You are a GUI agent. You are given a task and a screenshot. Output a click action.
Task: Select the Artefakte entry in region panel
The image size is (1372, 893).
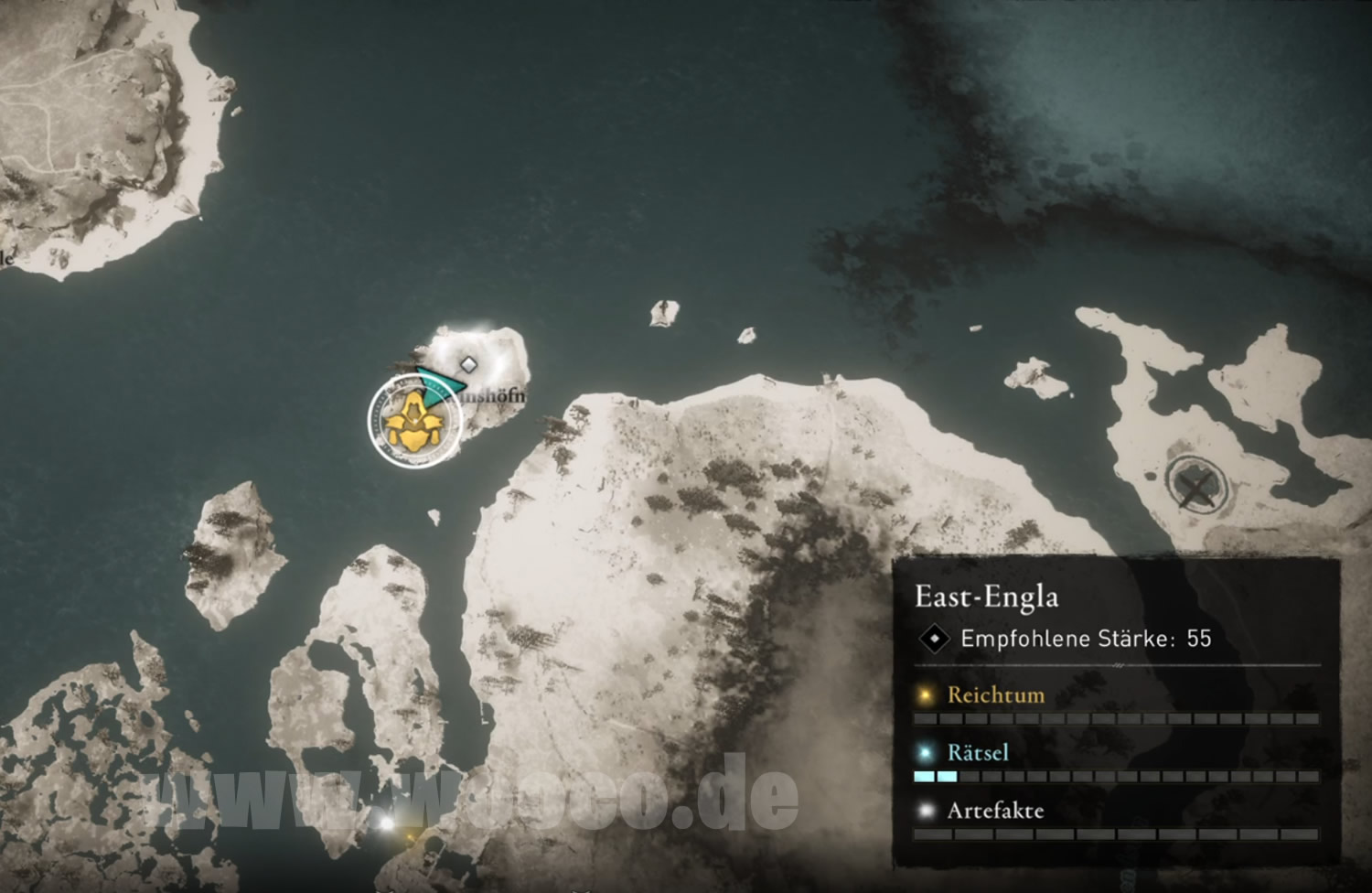tap(994, 810)
